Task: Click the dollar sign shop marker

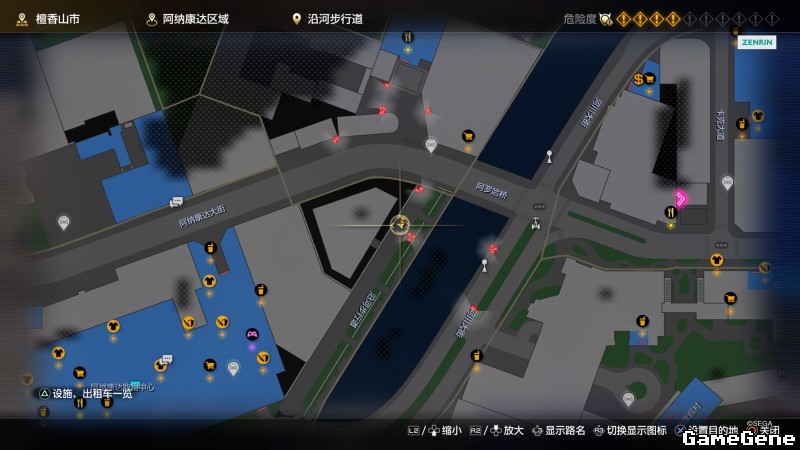Action: (638, 79)
